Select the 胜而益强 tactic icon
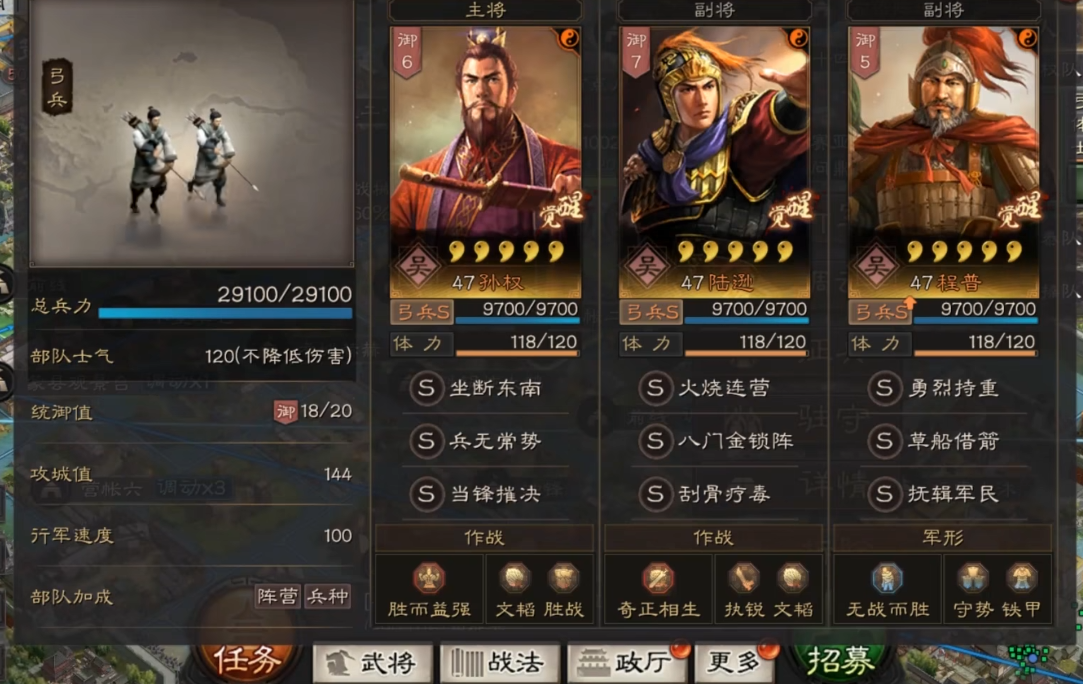 [x=429, y=580]
